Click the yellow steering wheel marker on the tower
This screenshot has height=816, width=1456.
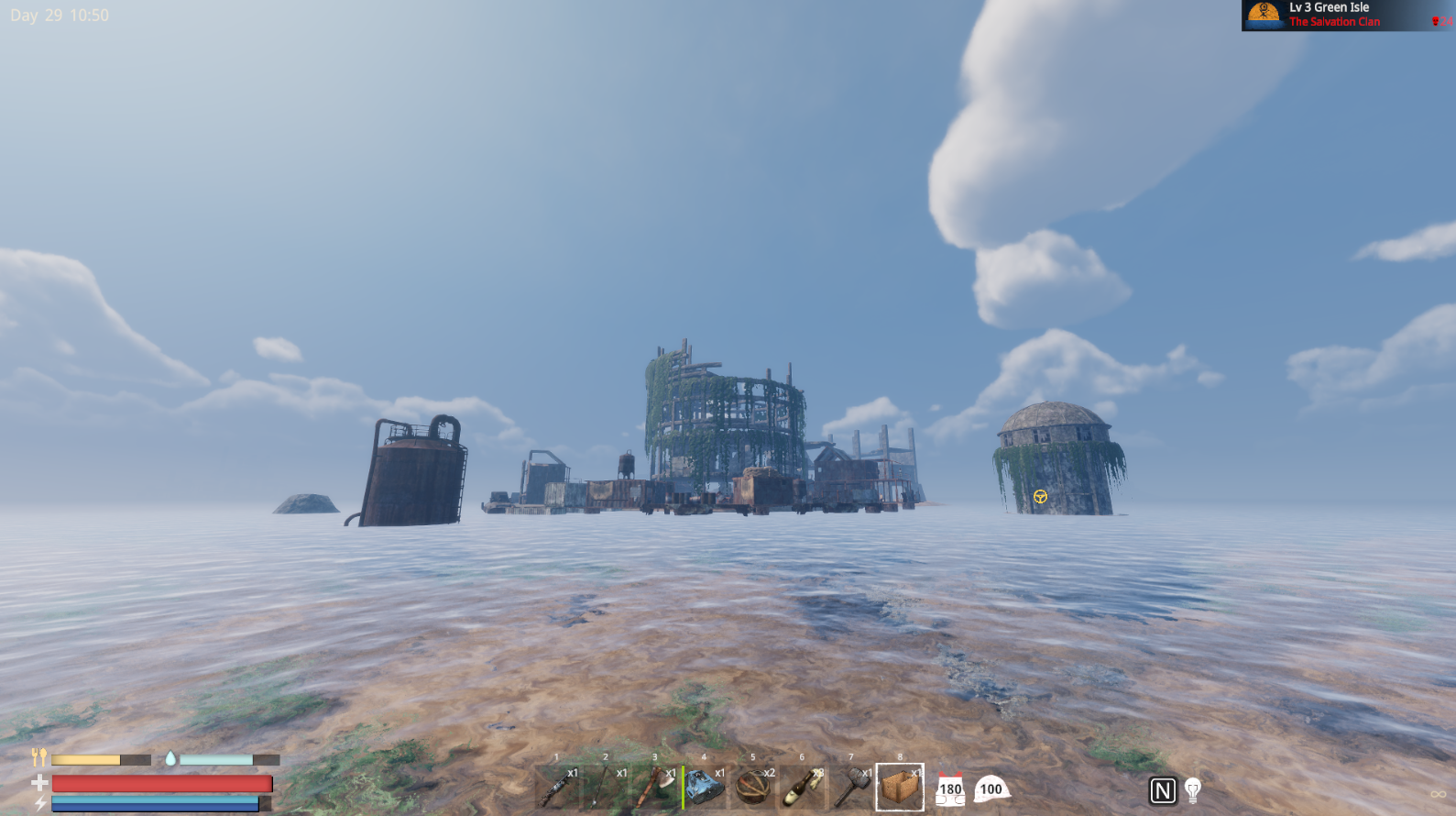click(x=1041, y=495)
